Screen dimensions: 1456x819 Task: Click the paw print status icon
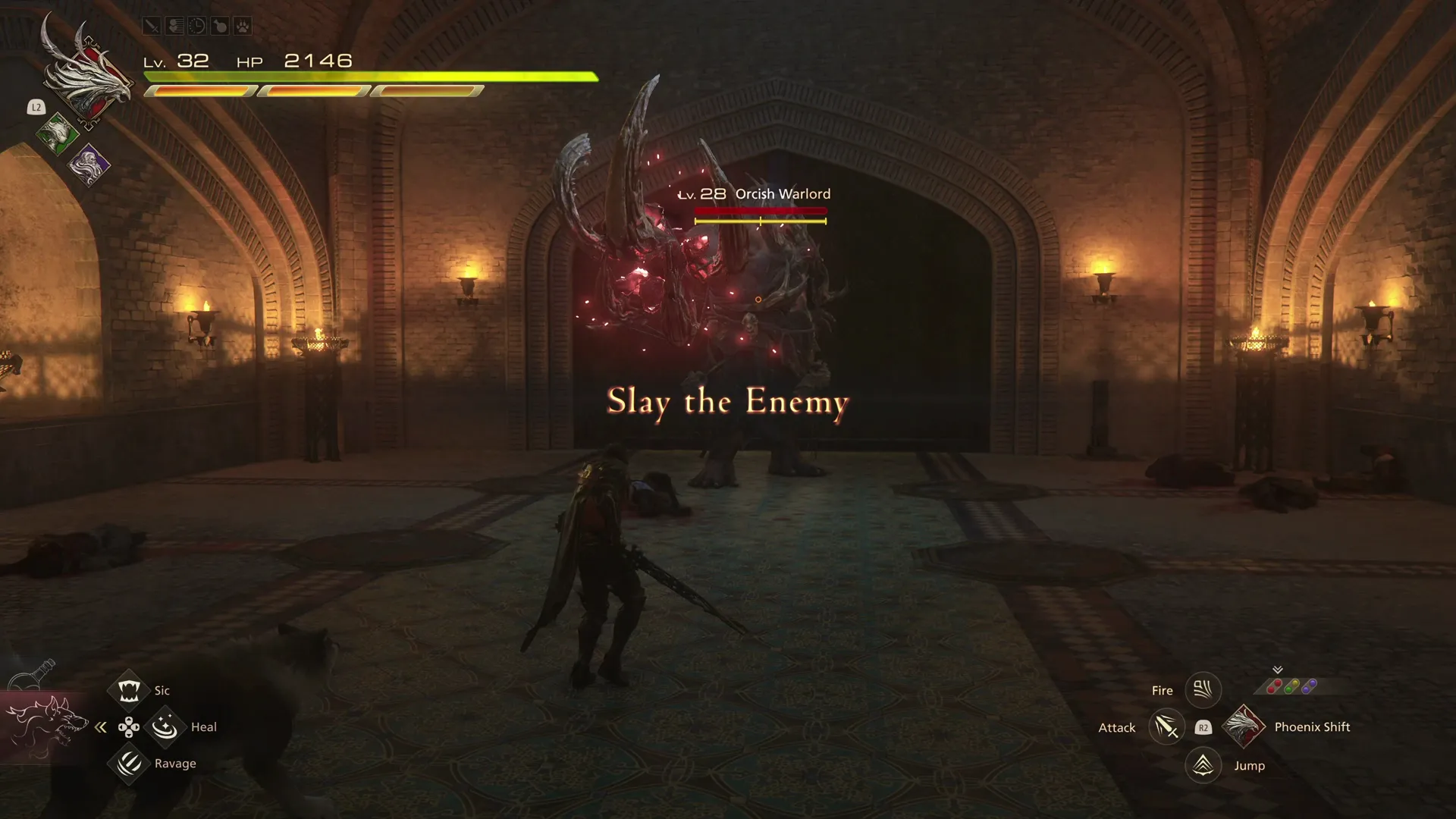coord(243,25)
